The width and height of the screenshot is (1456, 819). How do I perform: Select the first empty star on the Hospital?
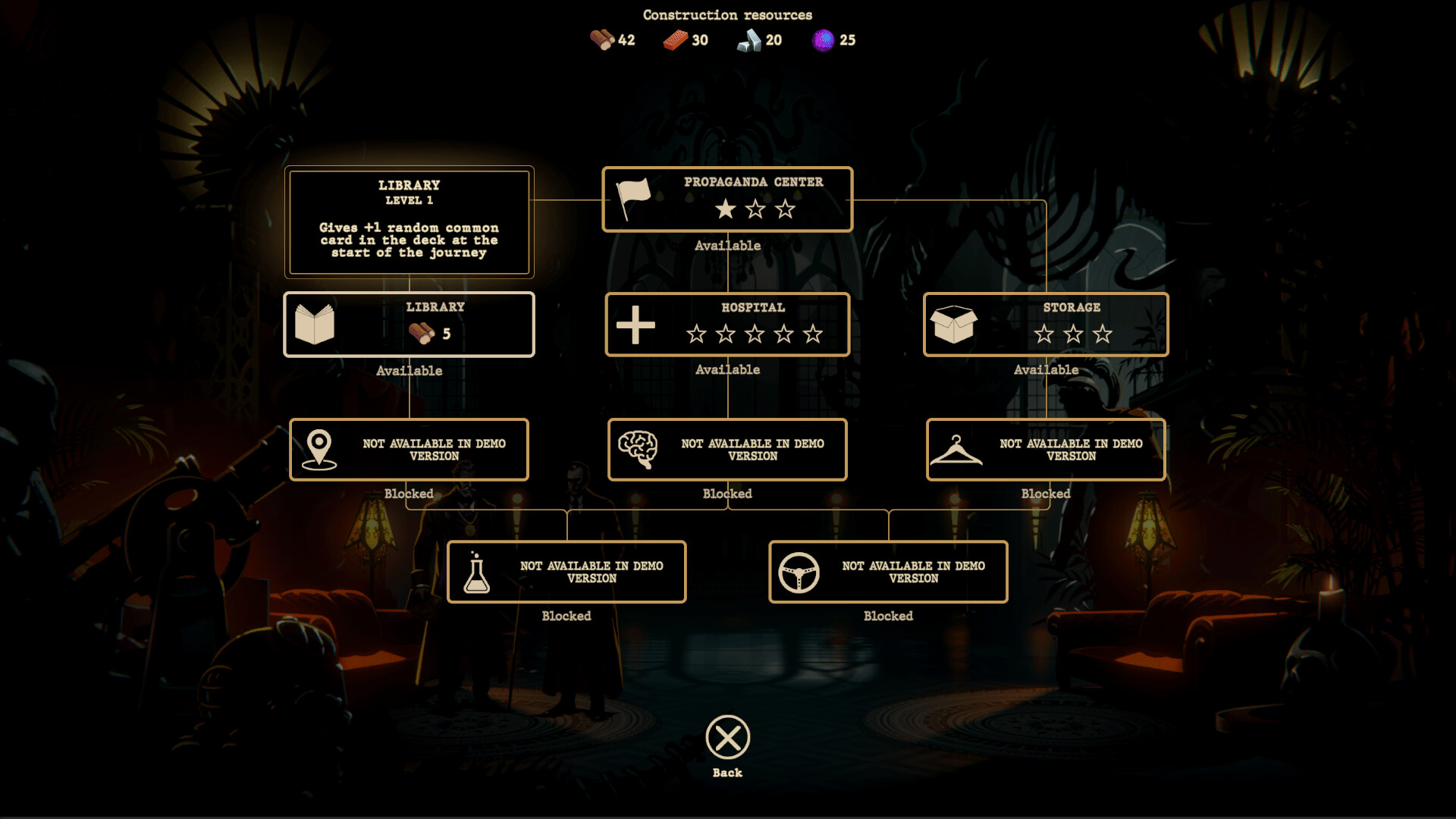coord(695,332)
